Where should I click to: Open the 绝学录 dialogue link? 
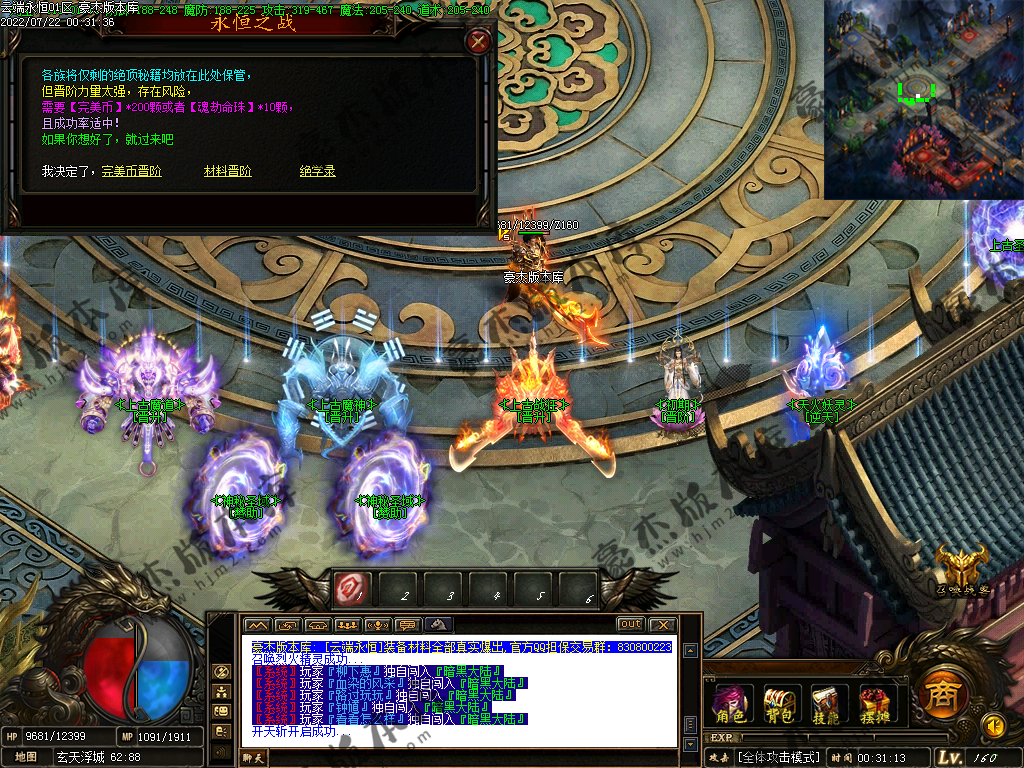point(316,172)
